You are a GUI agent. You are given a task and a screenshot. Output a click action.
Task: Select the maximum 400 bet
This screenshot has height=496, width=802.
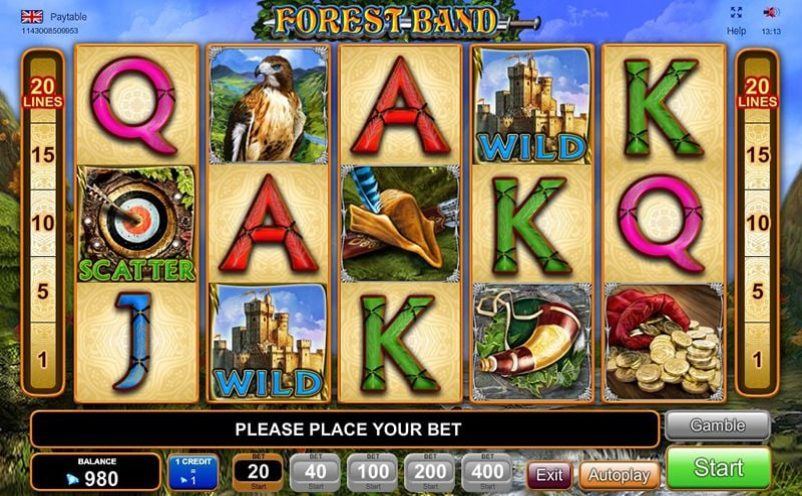(x=486, y=472)
